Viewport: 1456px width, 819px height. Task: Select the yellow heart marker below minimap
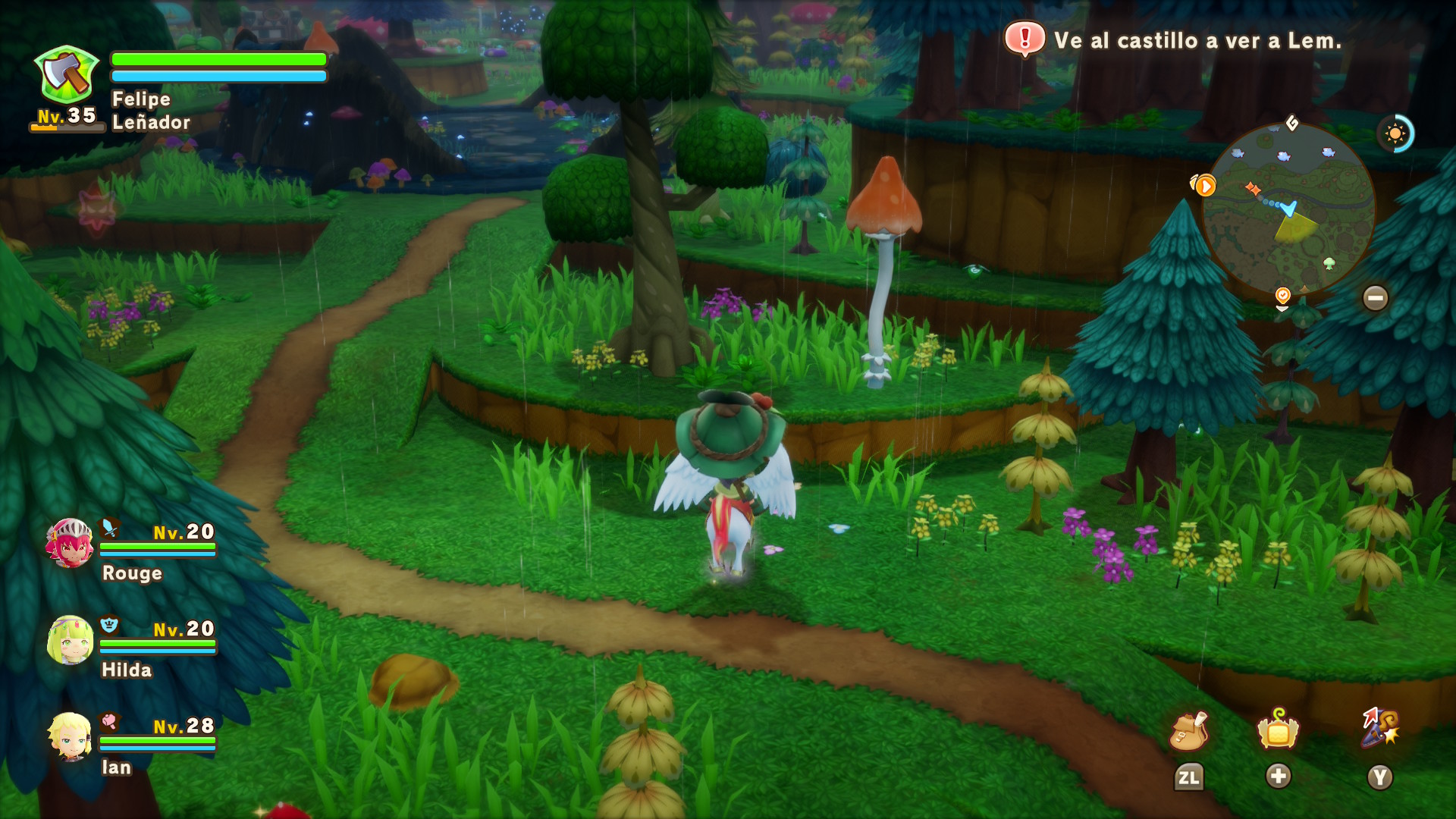[1282, 295]
